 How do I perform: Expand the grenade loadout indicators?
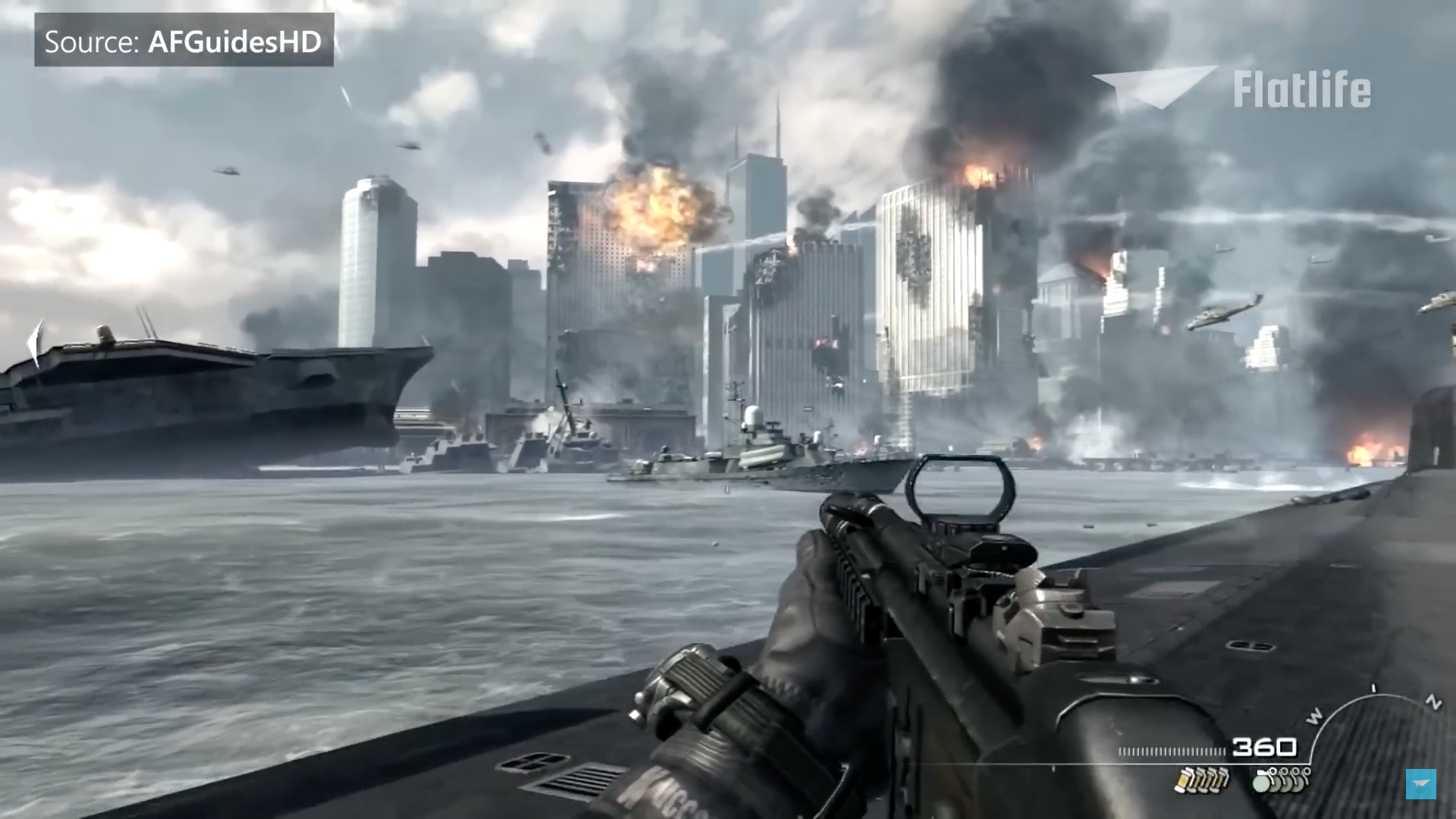[x=1282, y=781]
